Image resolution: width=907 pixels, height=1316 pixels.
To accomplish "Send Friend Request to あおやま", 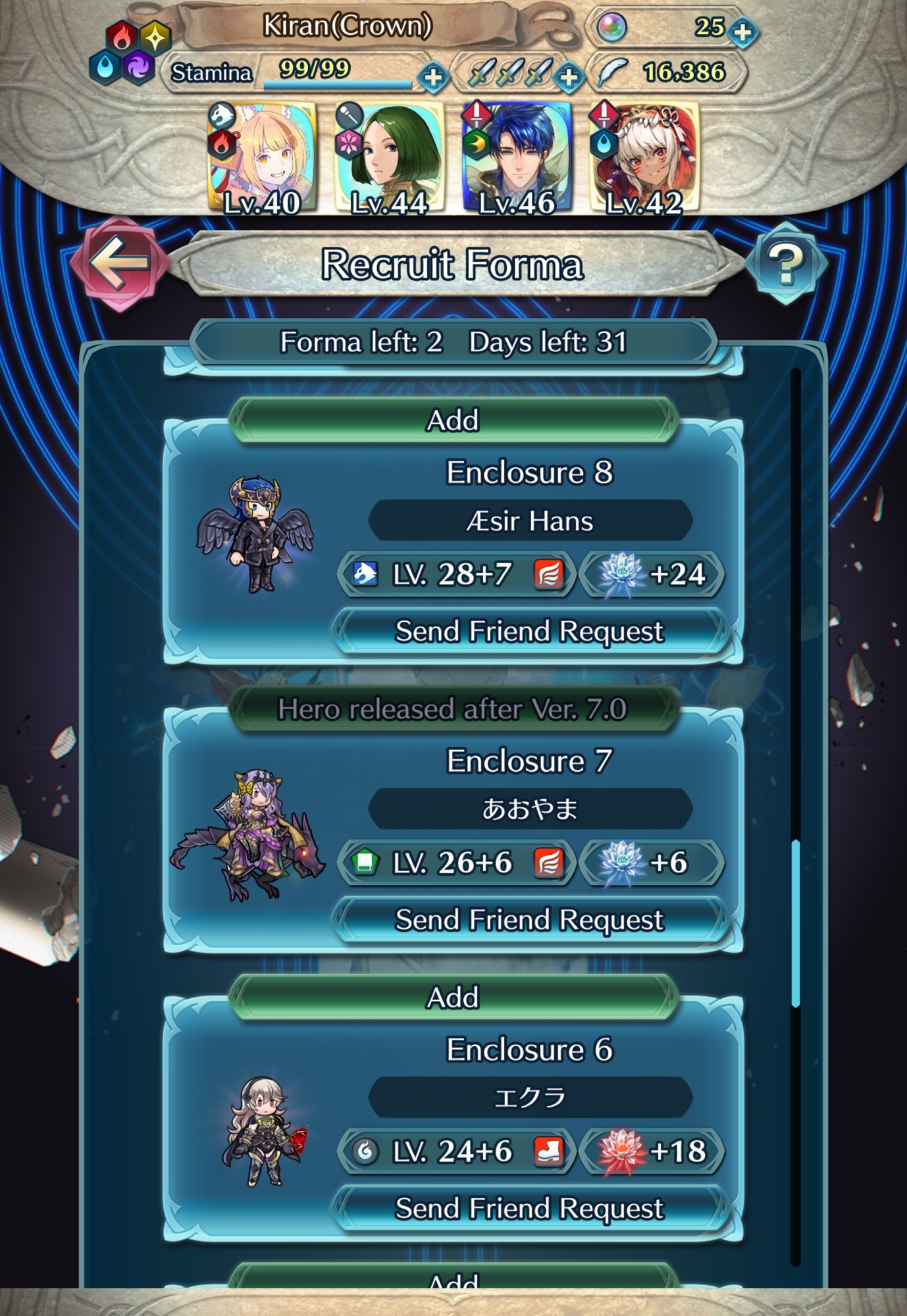I will click(x=529, y=920).
